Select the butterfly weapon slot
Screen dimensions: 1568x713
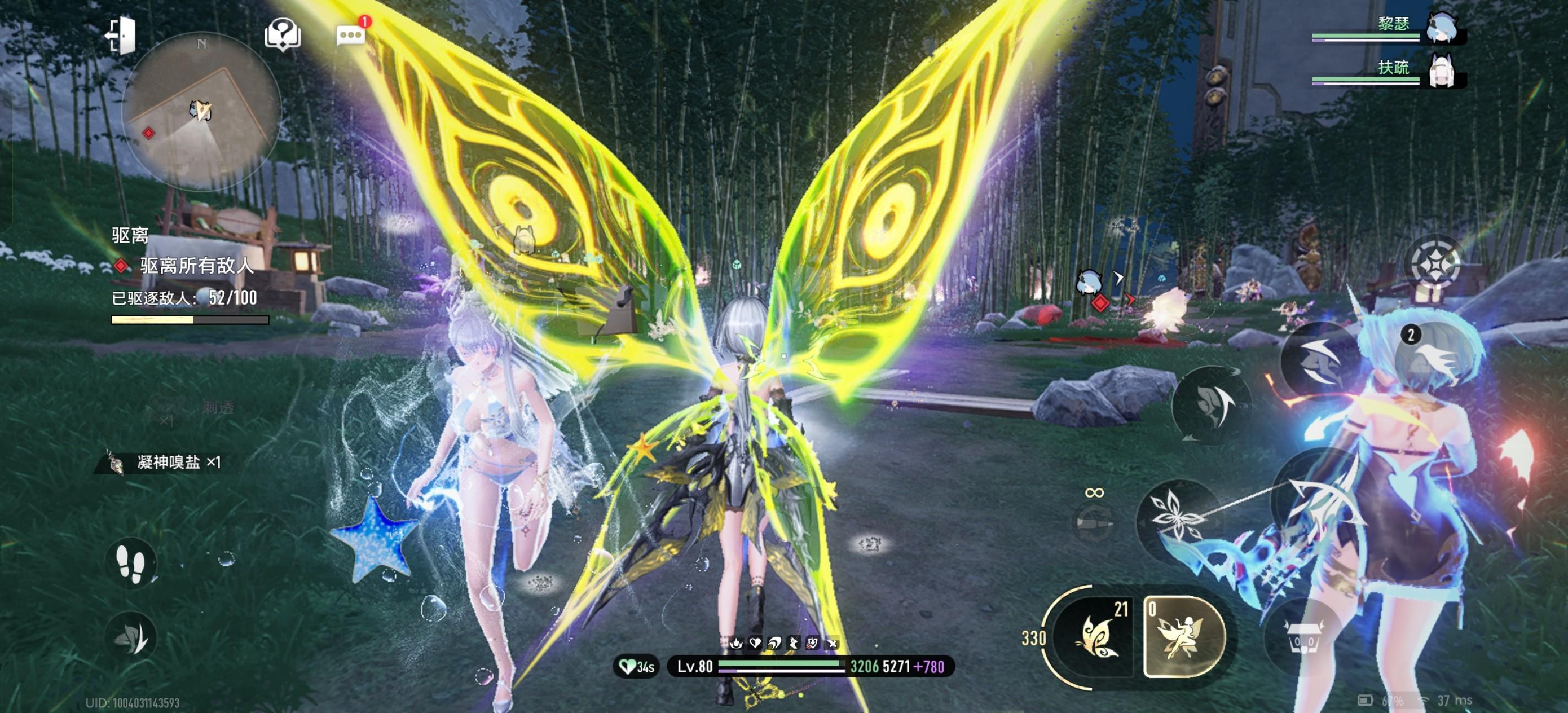point(1094,637)
